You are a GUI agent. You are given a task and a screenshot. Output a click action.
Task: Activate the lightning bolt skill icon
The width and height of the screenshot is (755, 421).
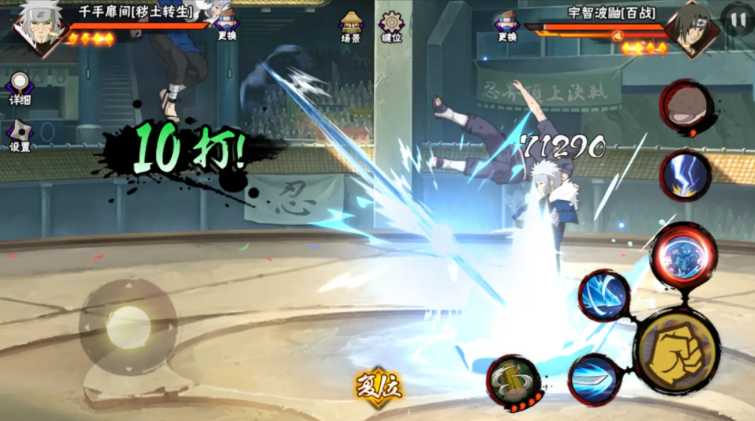tap(685, 176)
